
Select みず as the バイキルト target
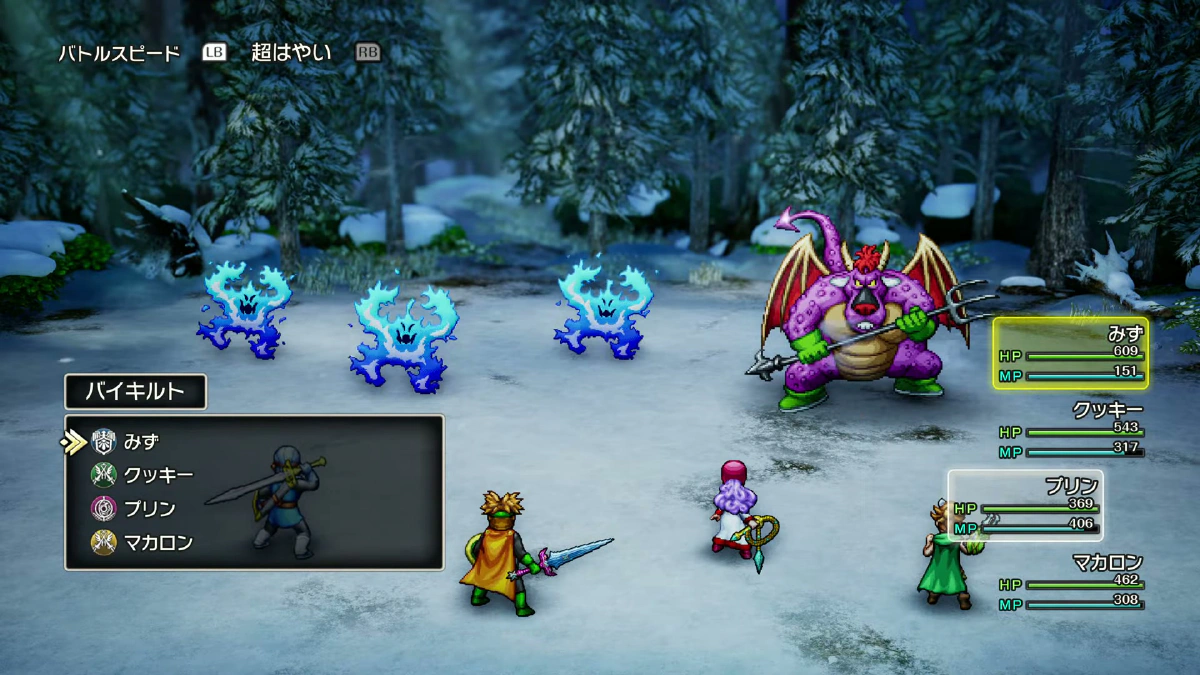[141, 441]
